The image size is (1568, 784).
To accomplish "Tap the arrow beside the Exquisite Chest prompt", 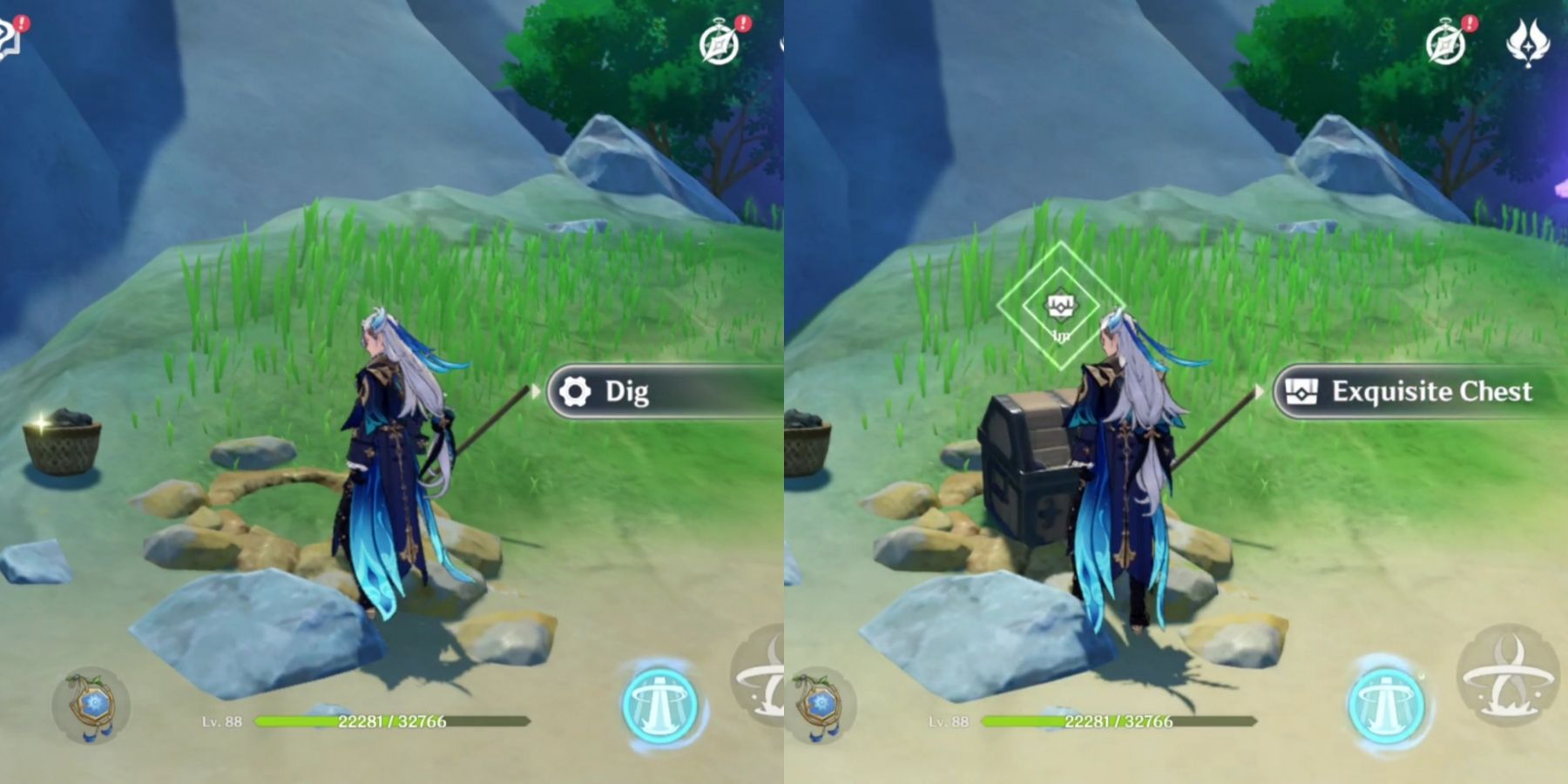I will [x=1259, y=392].
